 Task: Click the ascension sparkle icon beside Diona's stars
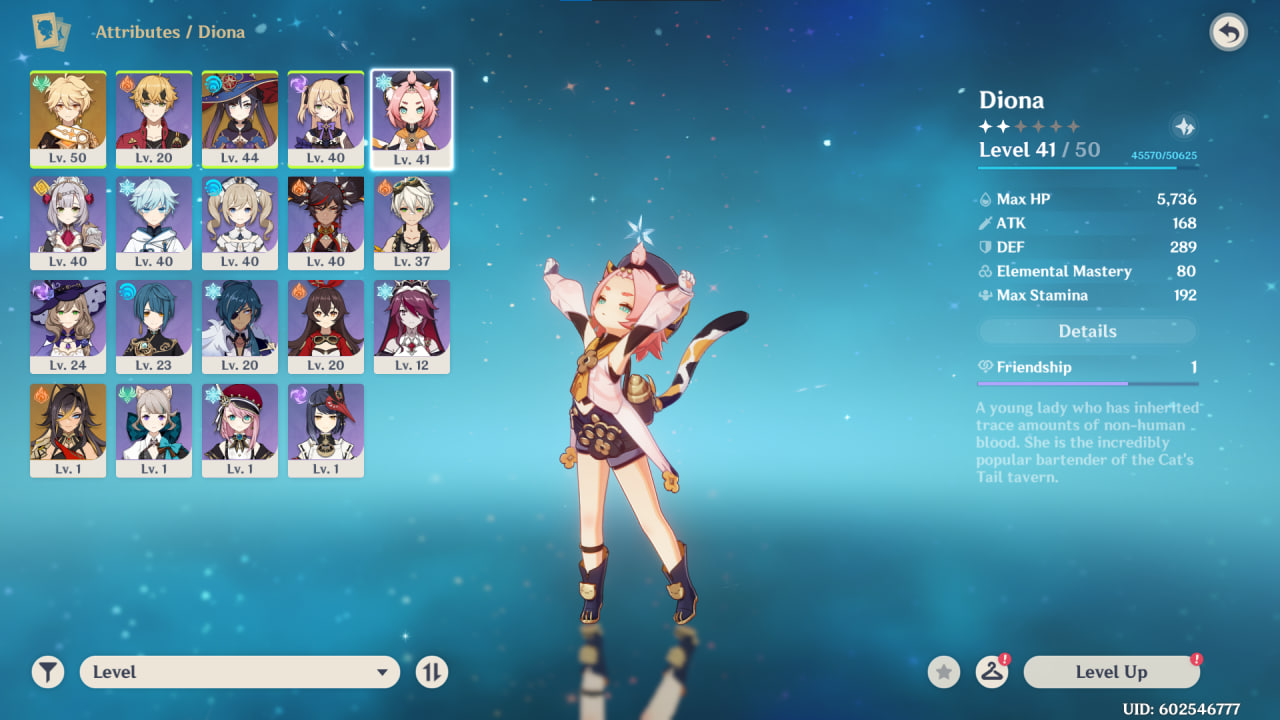(x=1183, y=127)
